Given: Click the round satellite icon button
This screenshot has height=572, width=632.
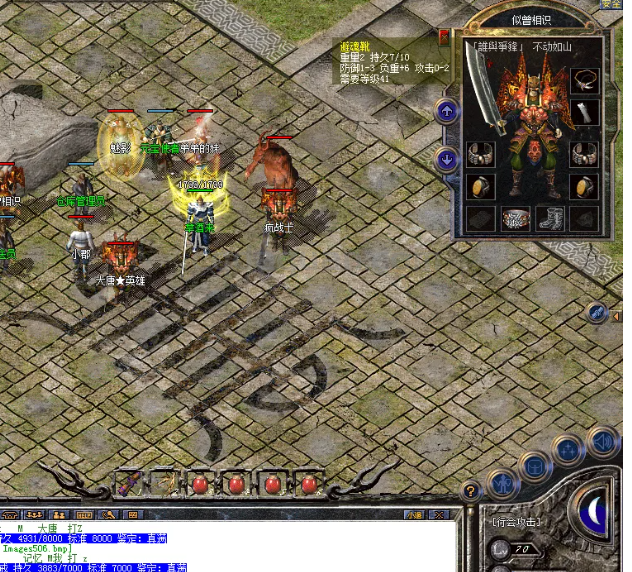Looking at the screenshot, I should click(597, 312).
